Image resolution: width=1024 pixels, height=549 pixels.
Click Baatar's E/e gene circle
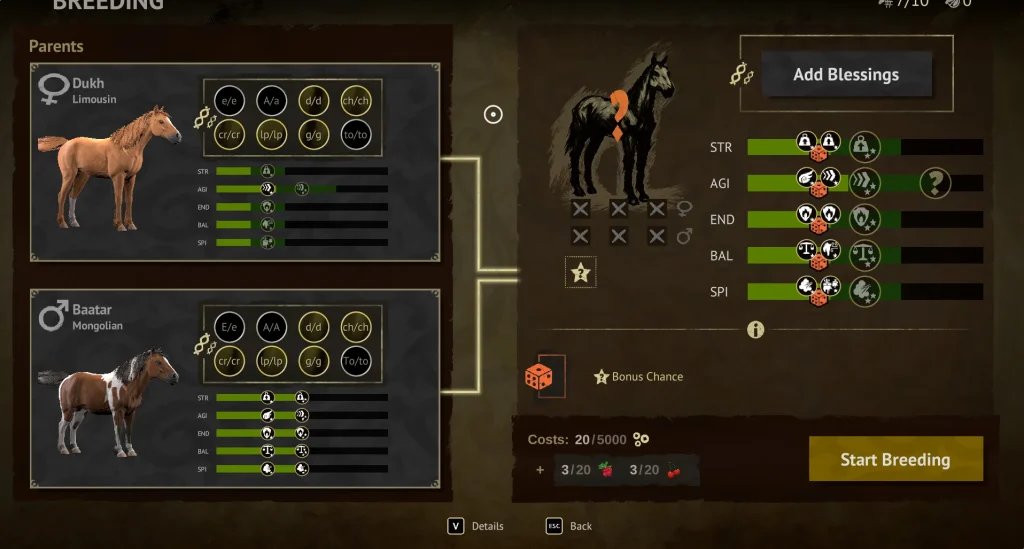229,326
